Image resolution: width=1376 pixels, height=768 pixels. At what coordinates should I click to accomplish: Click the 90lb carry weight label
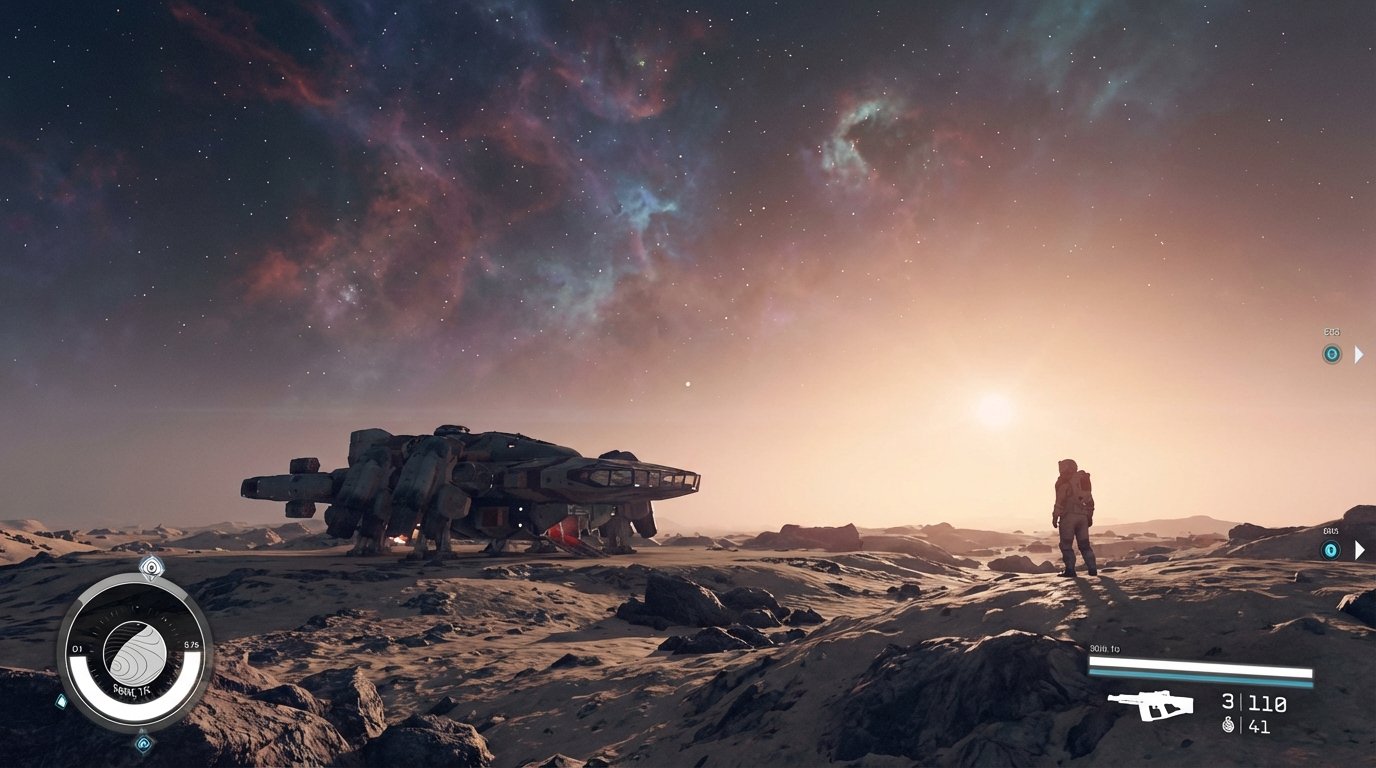[1103, 649]
